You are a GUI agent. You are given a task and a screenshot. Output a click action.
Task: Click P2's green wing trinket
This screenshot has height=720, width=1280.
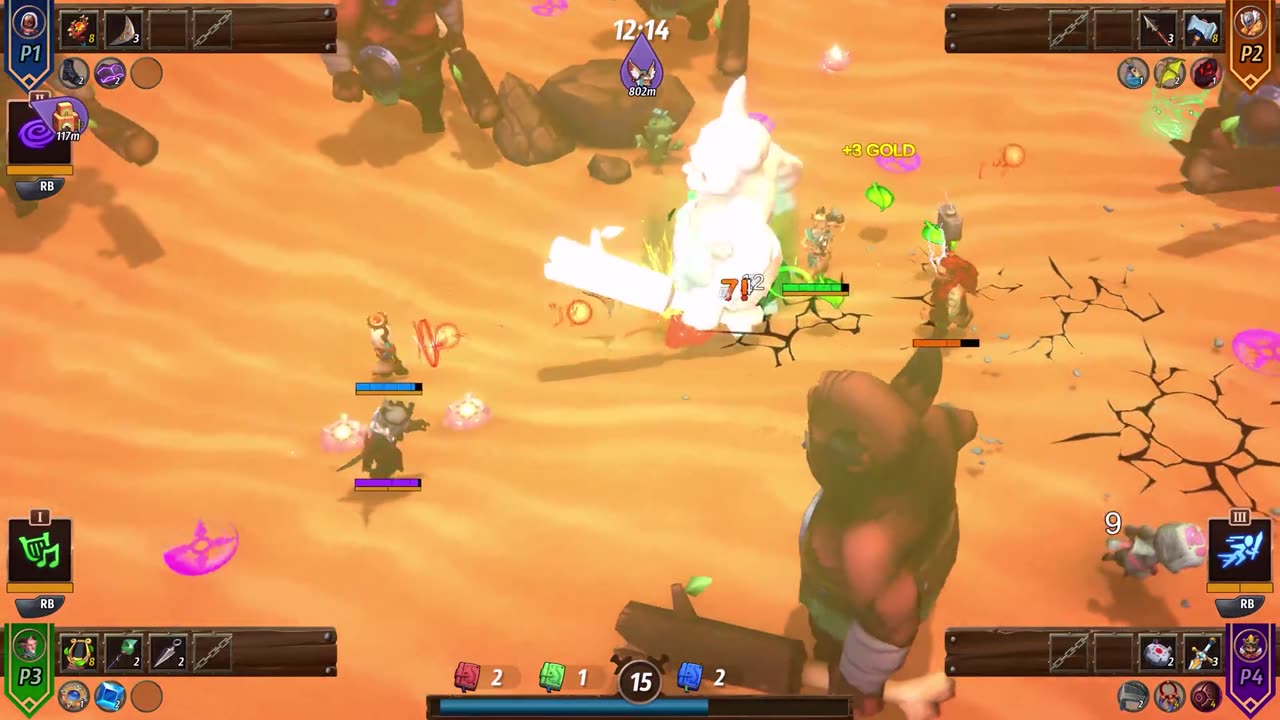(x=1170, y=73)
